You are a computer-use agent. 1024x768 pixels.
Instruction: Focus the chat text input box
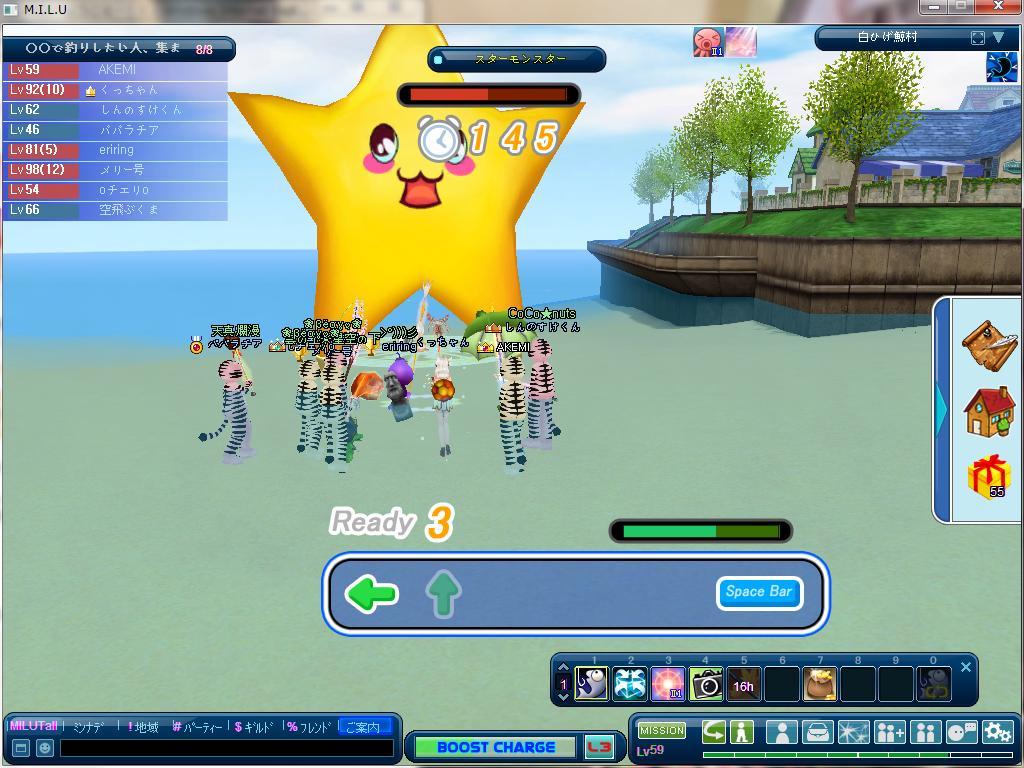click(x=225, y=748)
